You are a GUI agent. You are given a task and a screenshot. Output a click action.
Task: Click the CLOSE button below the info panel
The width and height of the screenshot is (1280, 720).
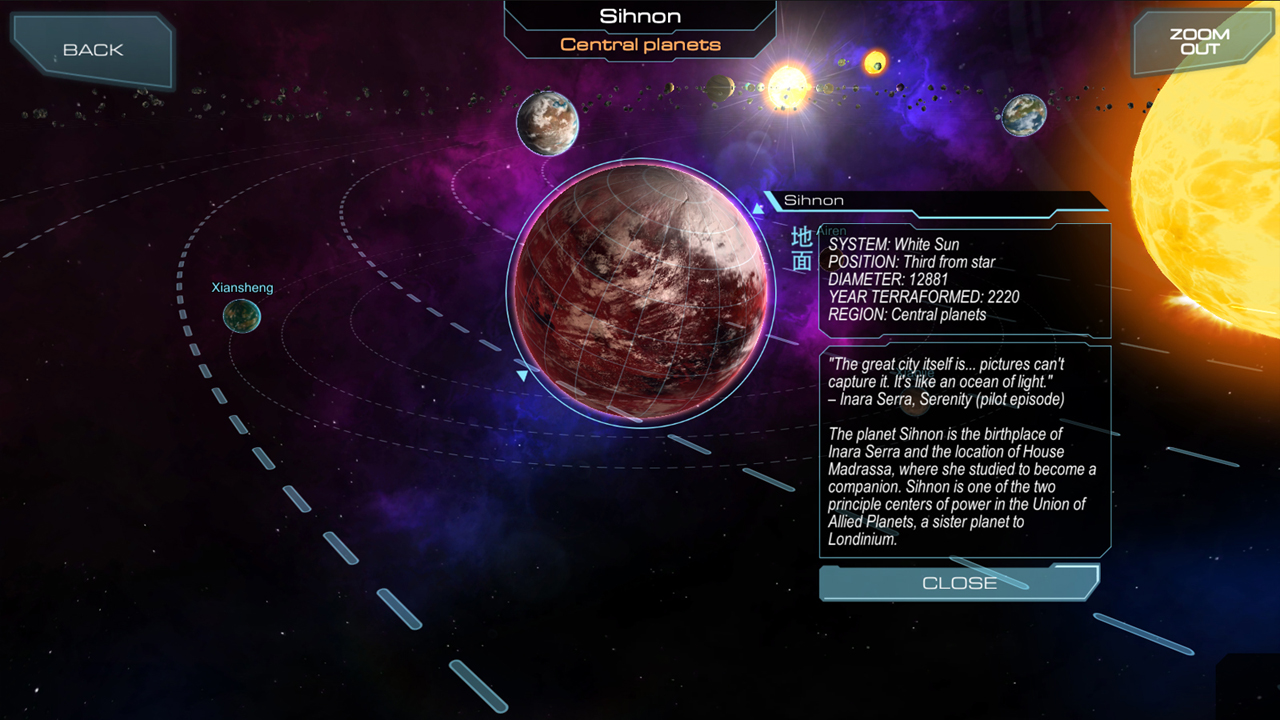coord(958,583)
